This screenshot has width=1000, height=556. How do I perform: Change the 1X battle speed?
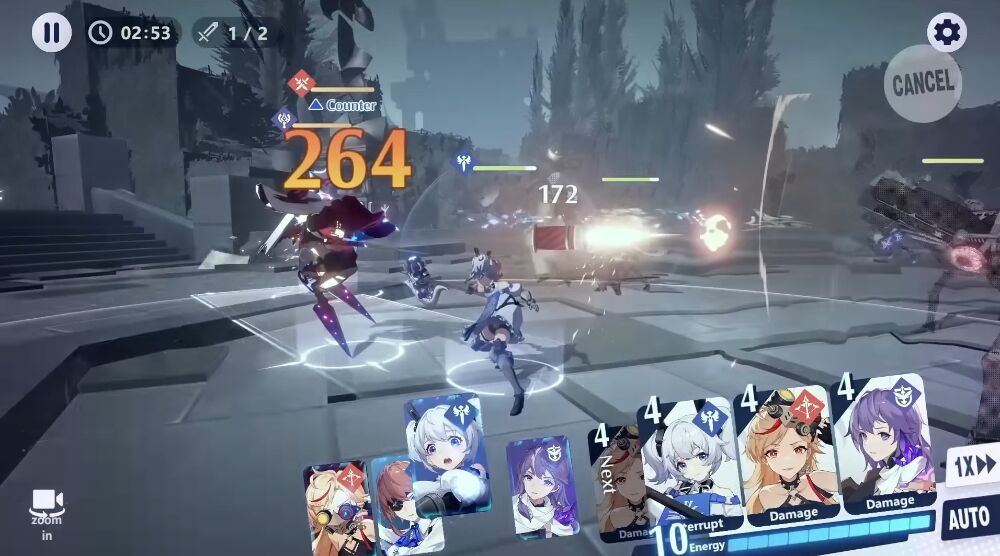pyautogui.click(x=973, y=467)
